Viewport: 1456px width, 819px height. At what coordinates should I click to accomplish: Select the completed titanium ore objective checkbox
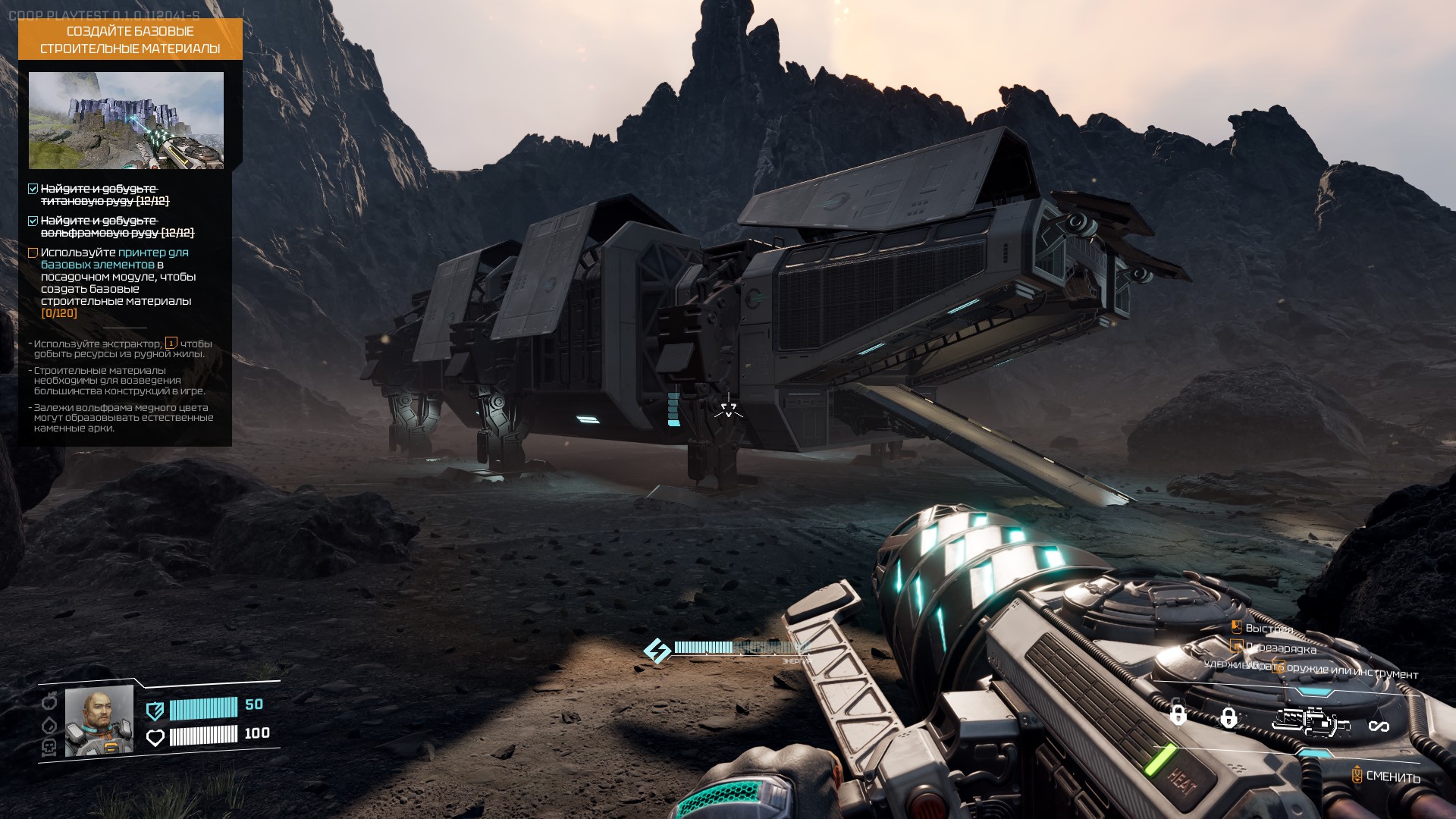(x=33, y=189)
